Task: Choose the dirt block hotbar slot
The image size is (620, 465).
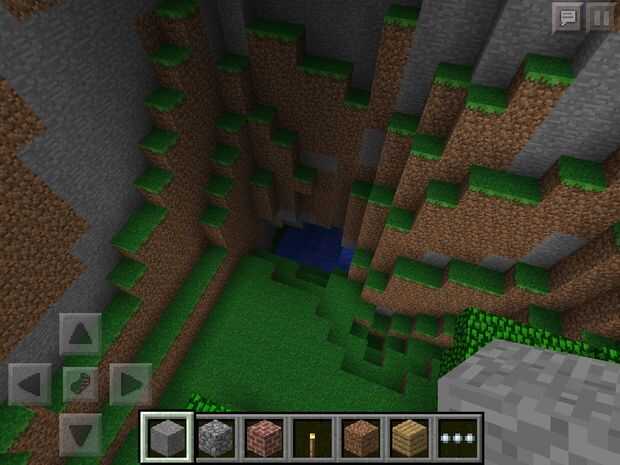Action: click(361, 438)
